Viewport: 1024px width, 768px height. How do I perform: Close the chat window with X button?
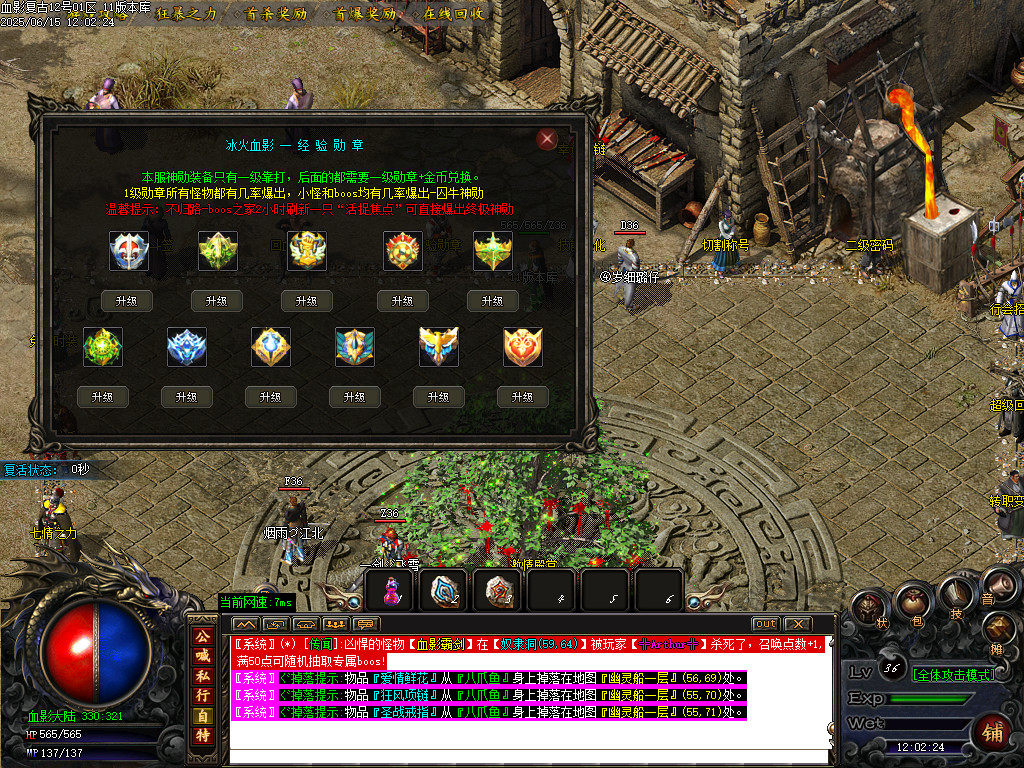796,624
